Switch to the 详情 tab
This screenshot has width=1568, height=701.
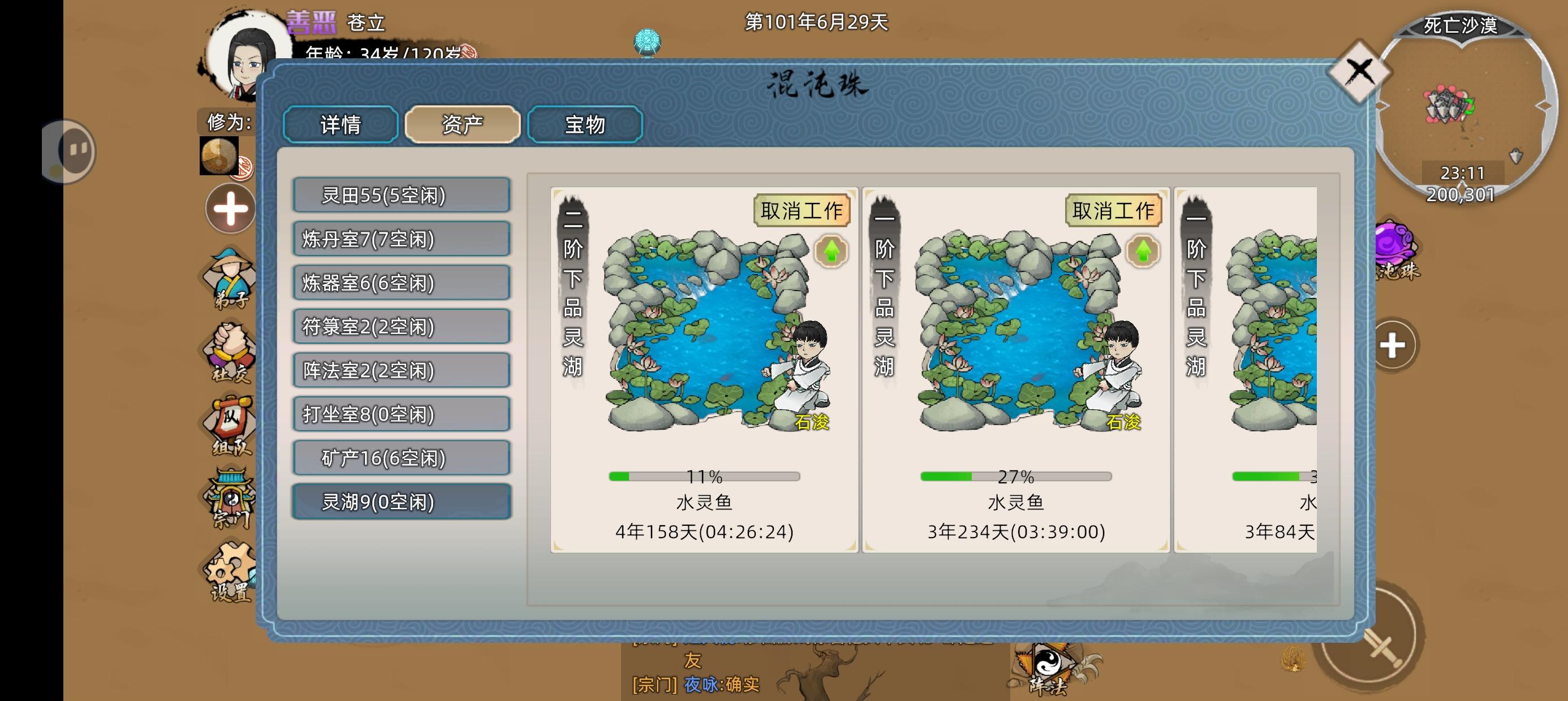(x=339, y=124)
